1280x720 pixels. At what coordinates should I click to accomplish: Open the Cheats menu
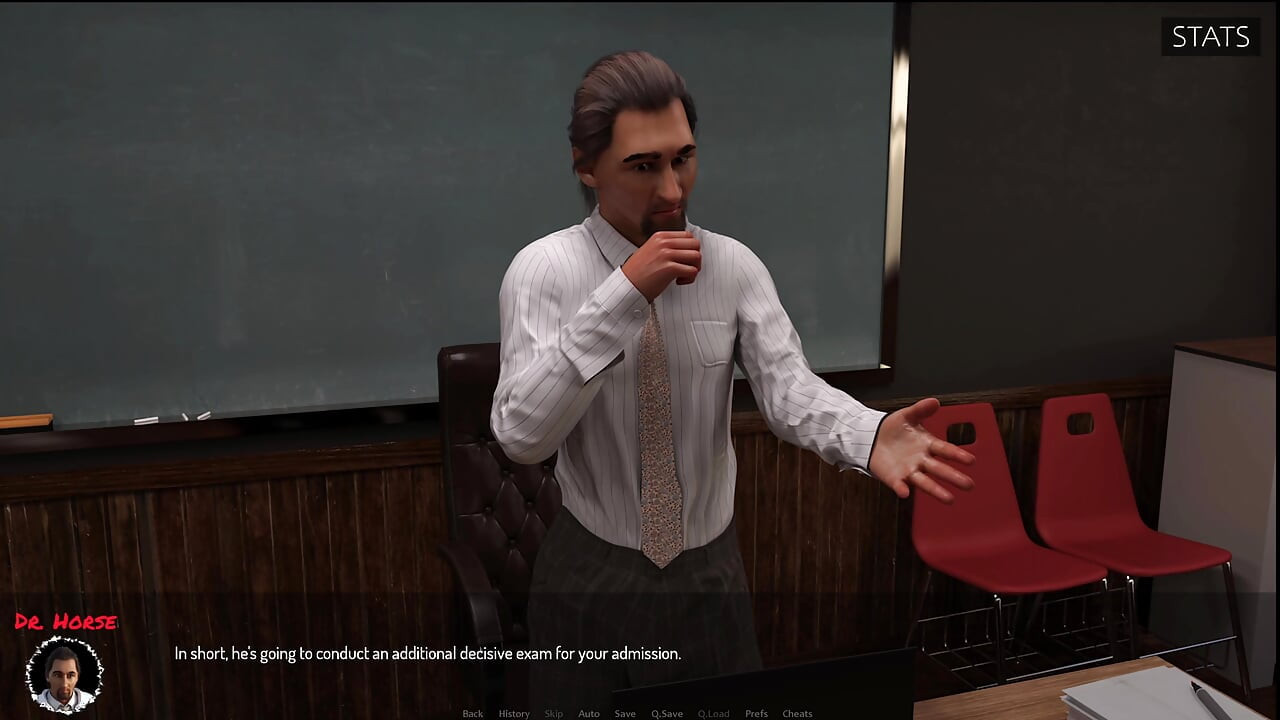pyautogui.click(x=797, y=713)
